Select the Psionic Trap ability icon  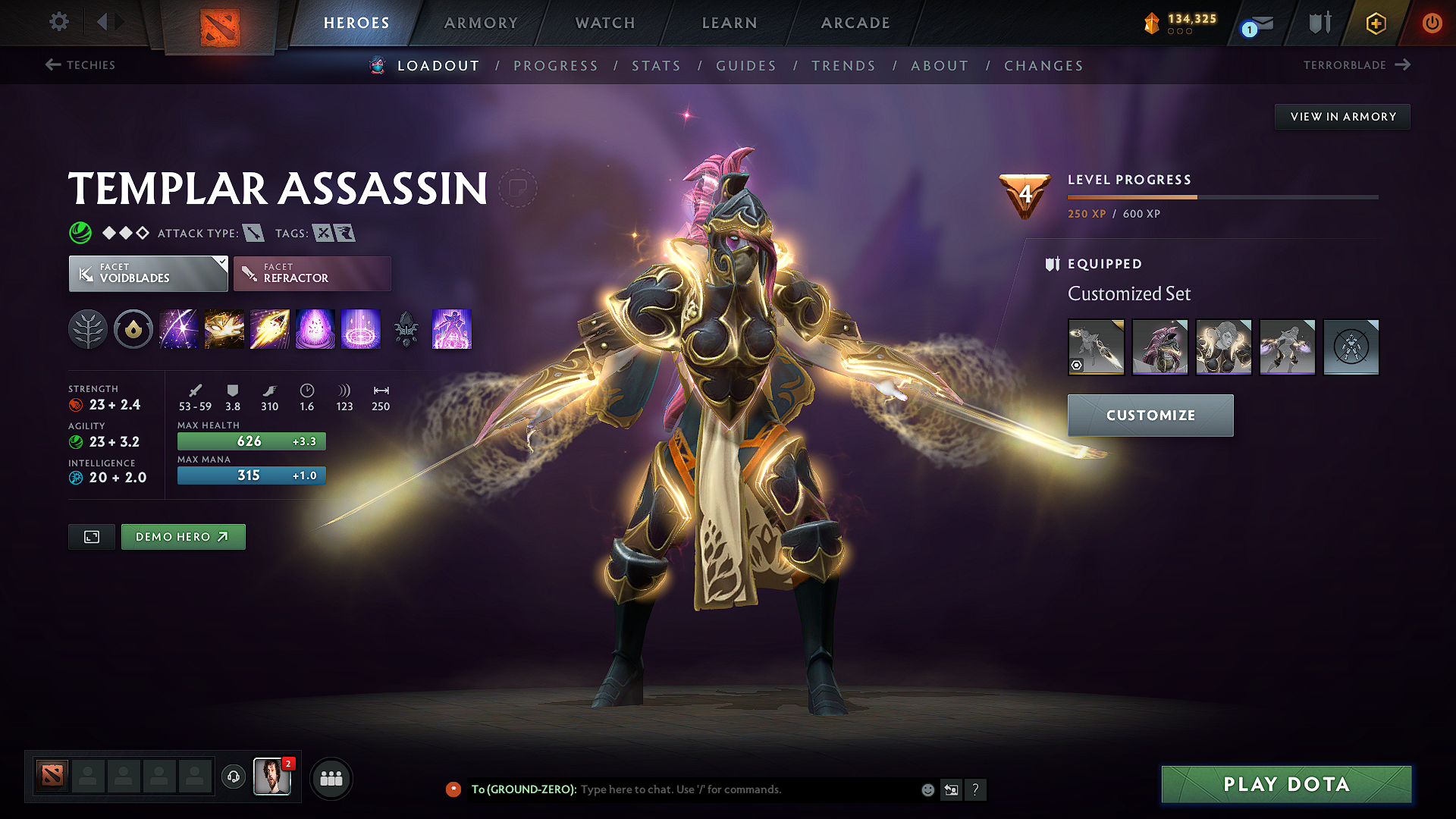315,329
